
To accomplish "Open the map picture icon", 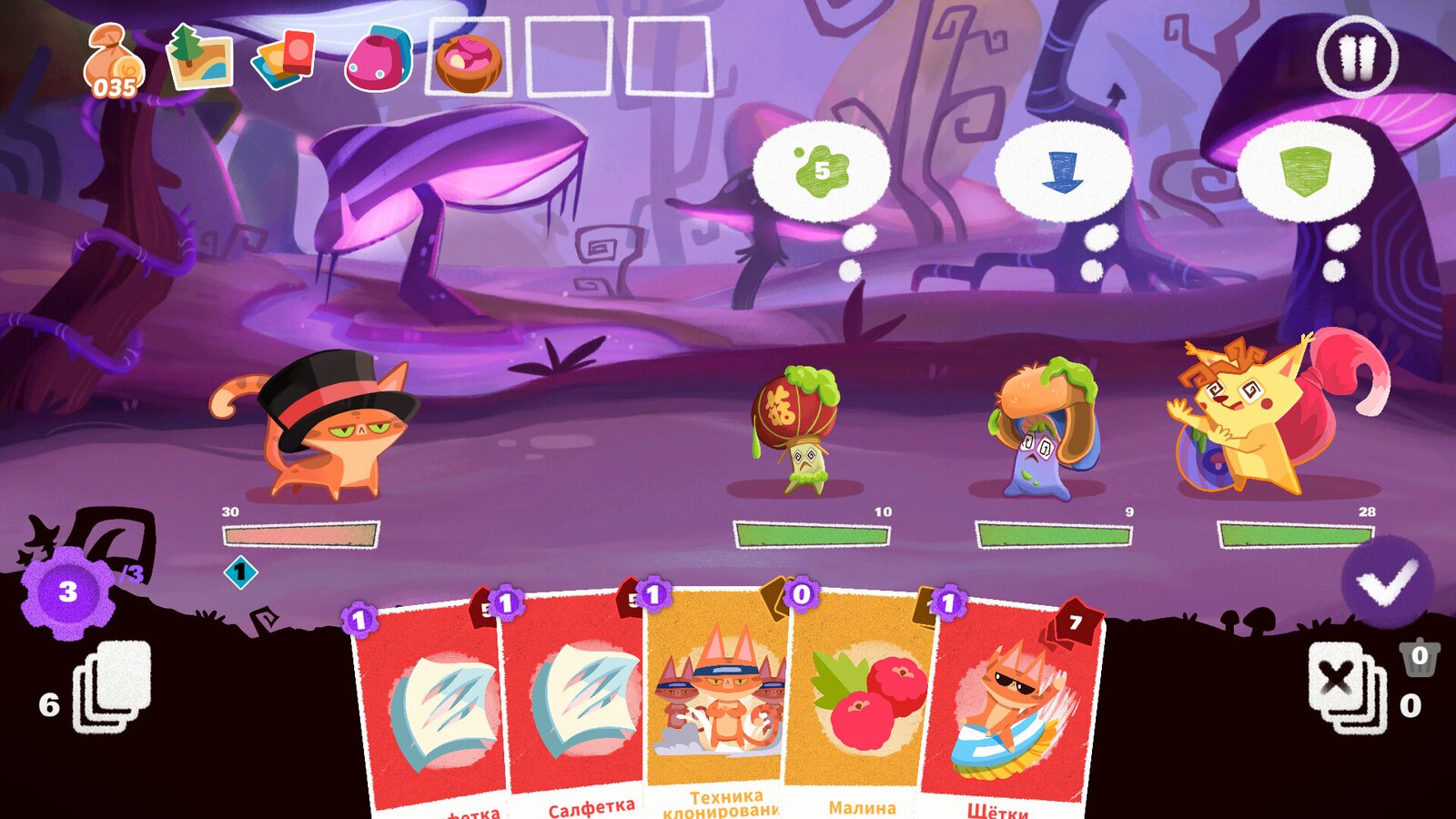I will (x=200, y=56).
